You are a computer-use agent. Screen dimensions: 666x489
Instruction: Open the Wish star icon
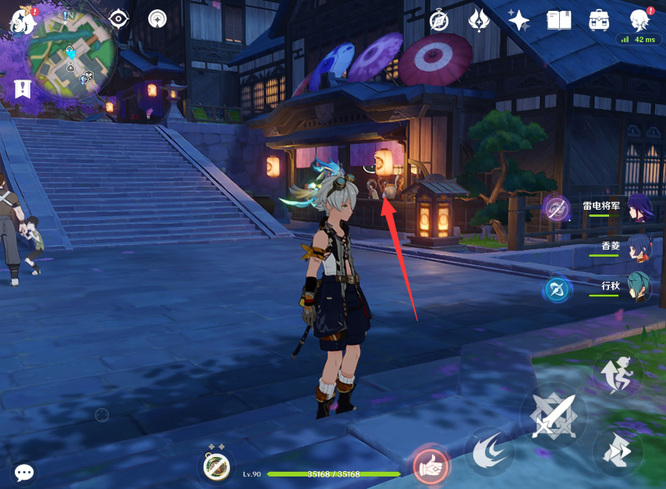pyautogui.click(x=519, y=20)
